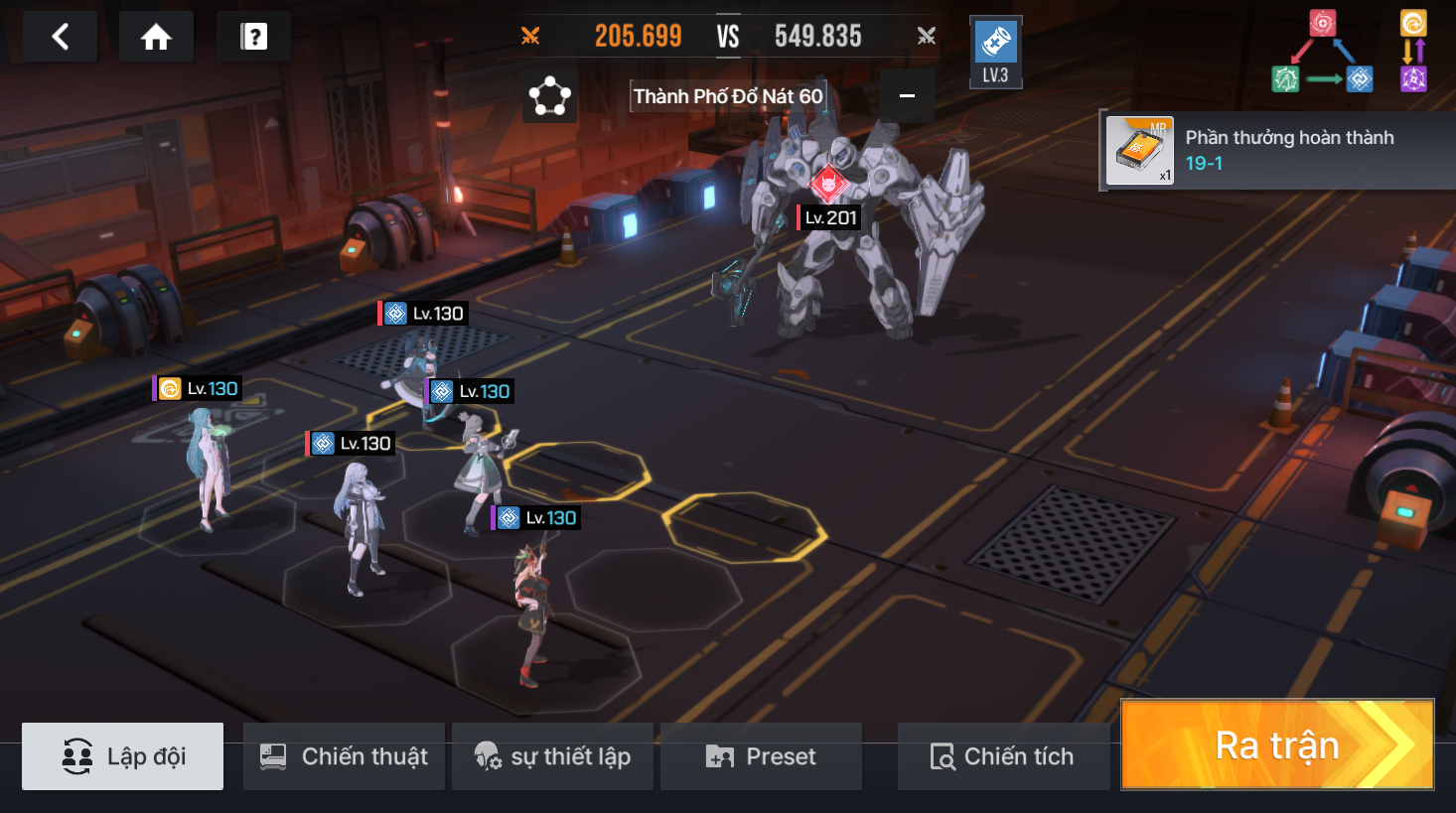The height and width of the screenshot is (813, 1456).
Task: Start battle with Ra trận
Action: pos(1277,745)
